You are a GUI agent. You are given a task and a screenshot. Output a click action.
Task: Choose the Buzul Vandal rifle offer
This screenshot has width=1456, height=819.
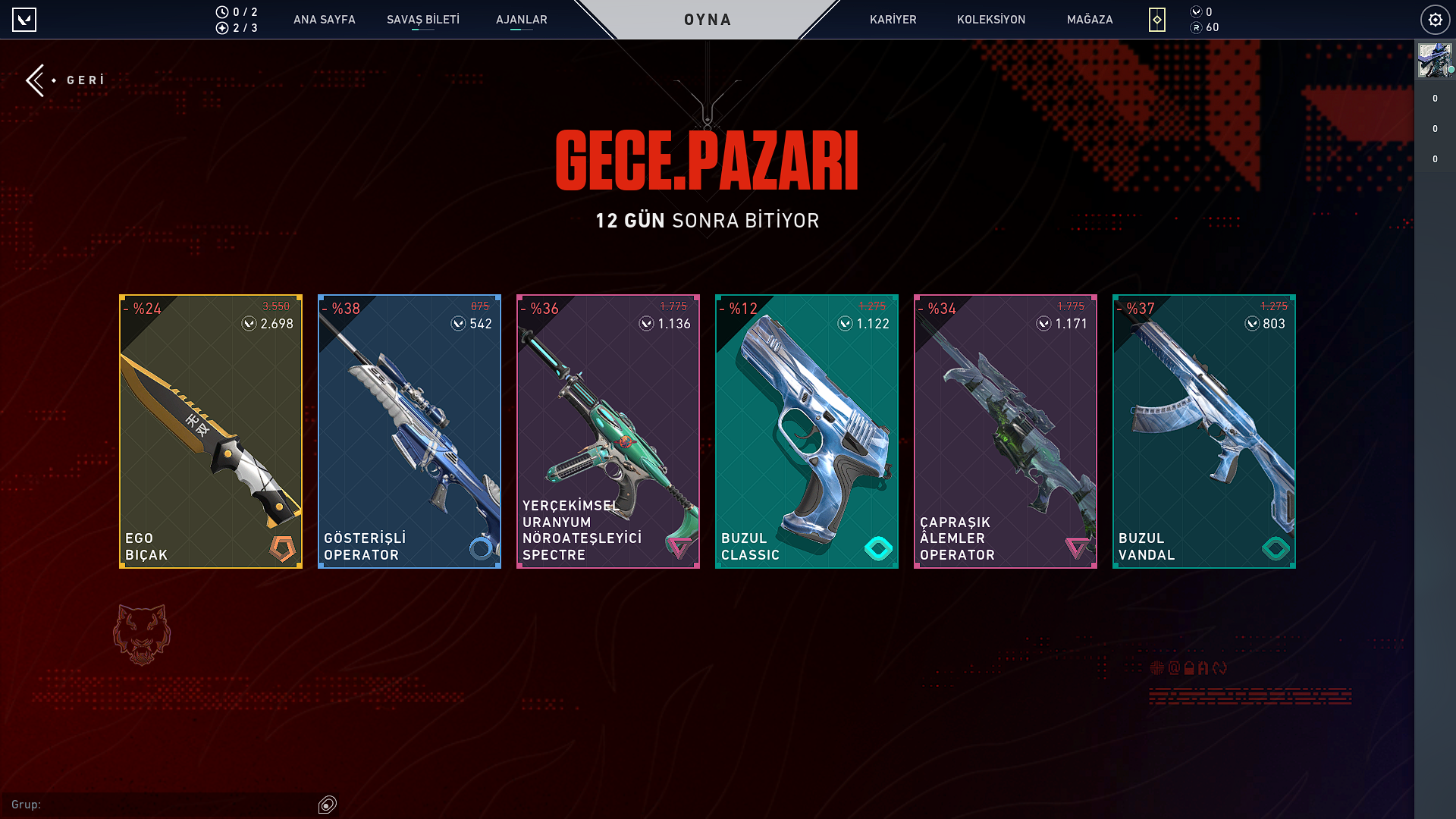[1204, 431]
